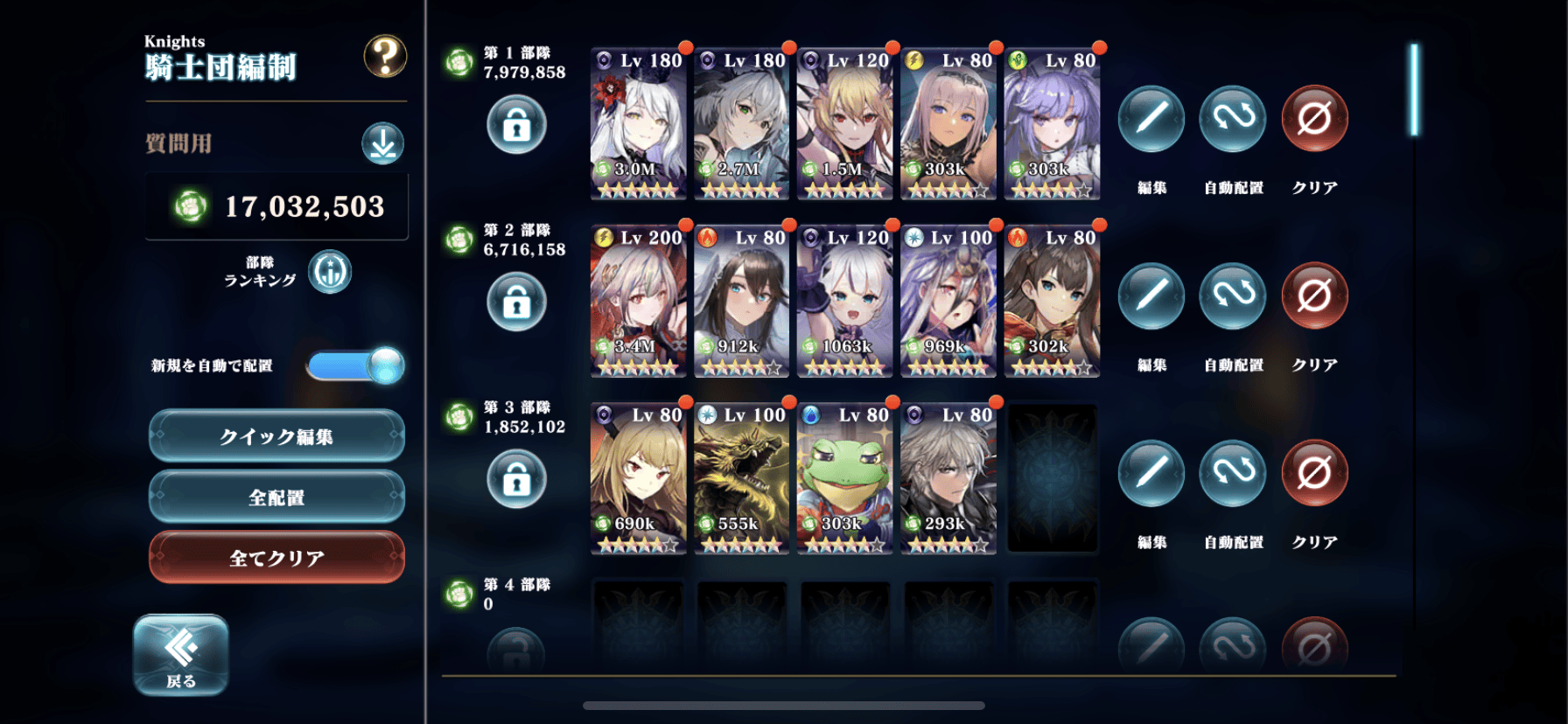The image size is (1568, 724).
Task: Toggle the 新規を自動で配置 switch
Action: click(x=355, y=365)
